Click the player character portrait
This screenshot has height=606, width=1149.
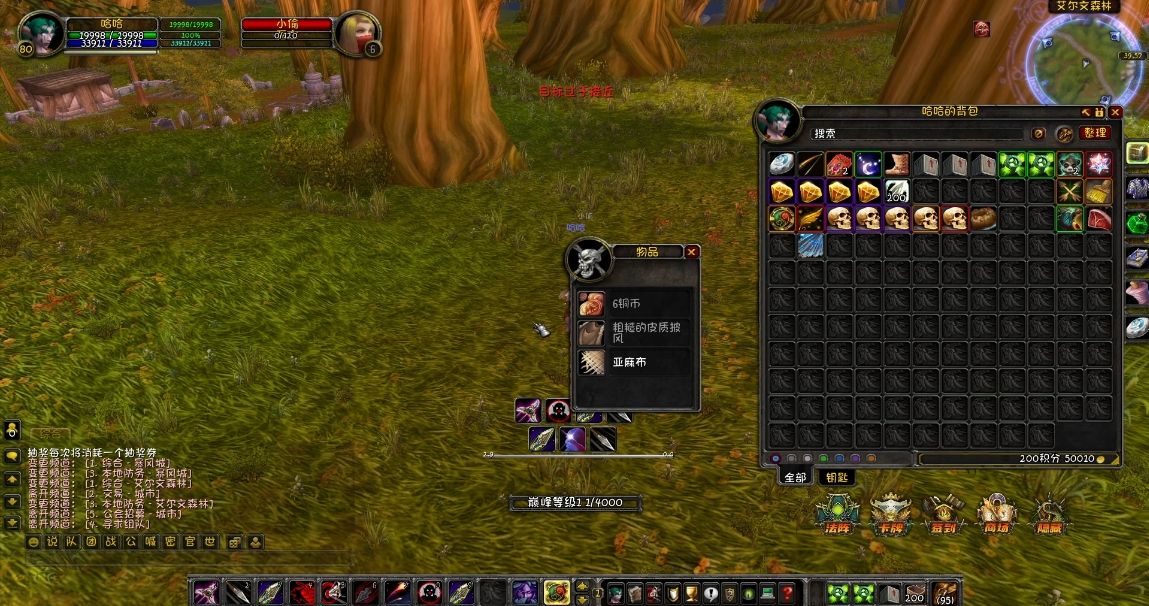click(x=40, y=35)
